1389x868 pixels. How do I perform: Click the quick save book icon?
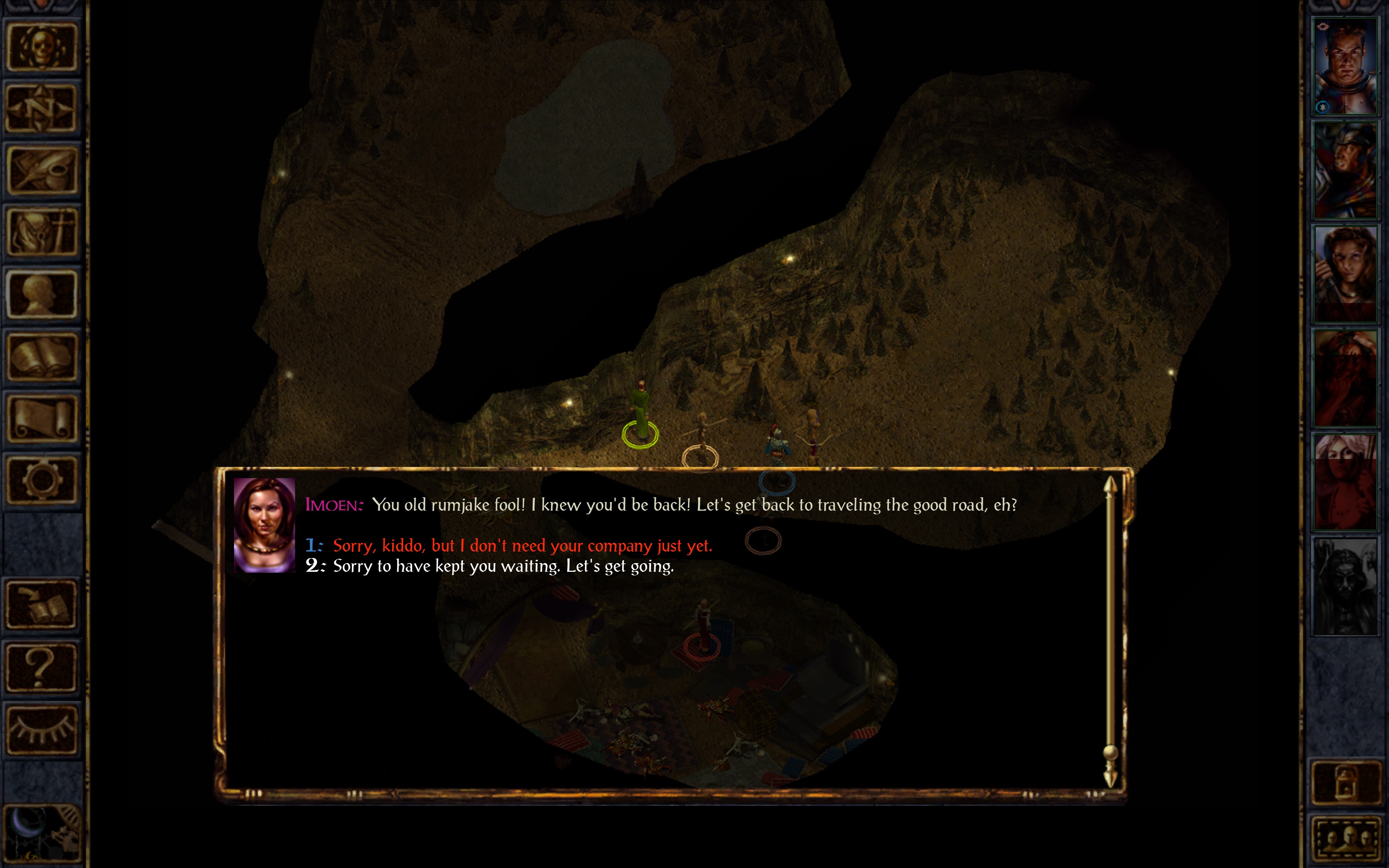pos(41,605)
